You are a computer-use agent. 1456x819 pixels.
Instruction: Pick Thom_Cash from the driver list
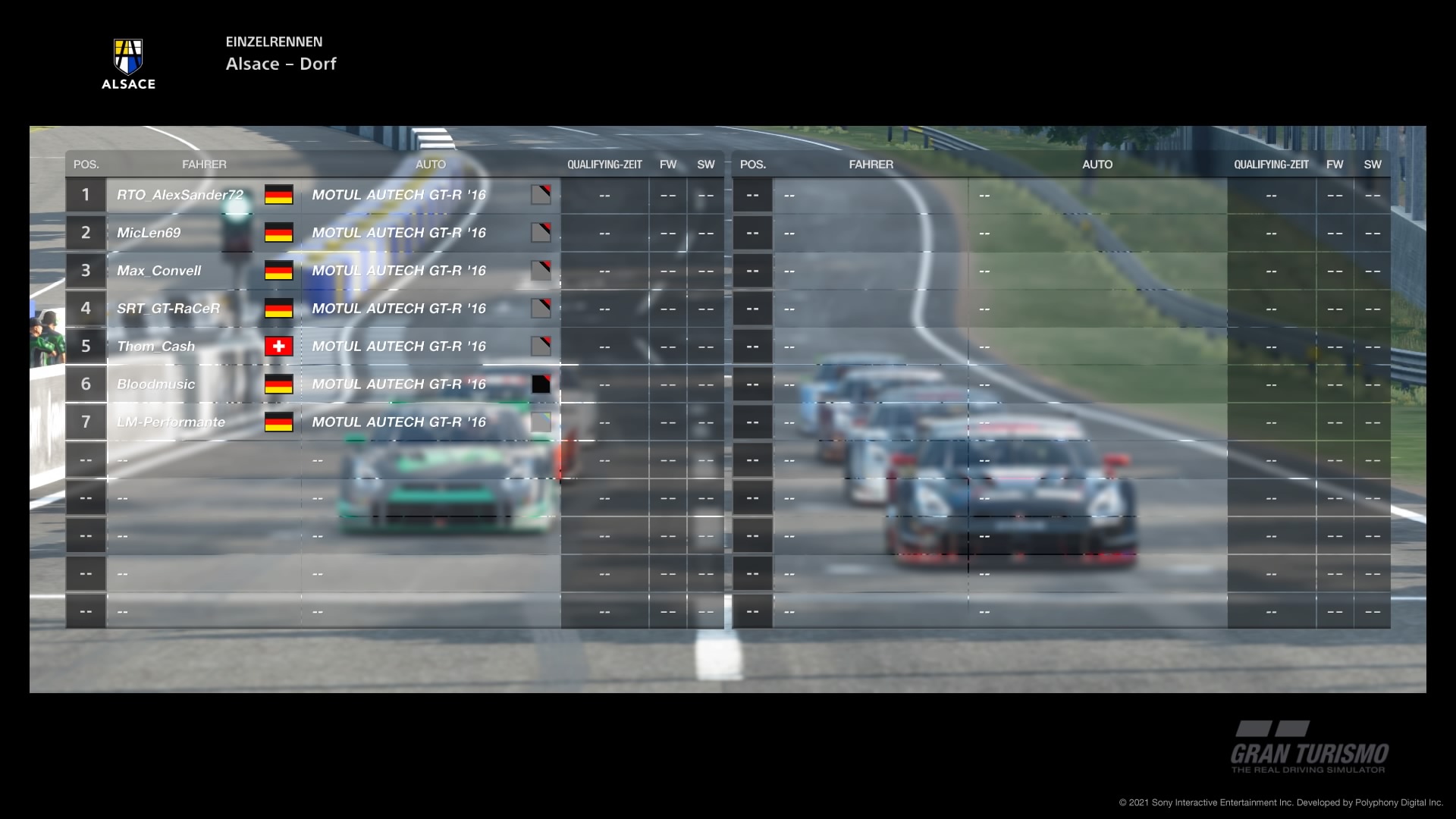click(x=155, y=347)
